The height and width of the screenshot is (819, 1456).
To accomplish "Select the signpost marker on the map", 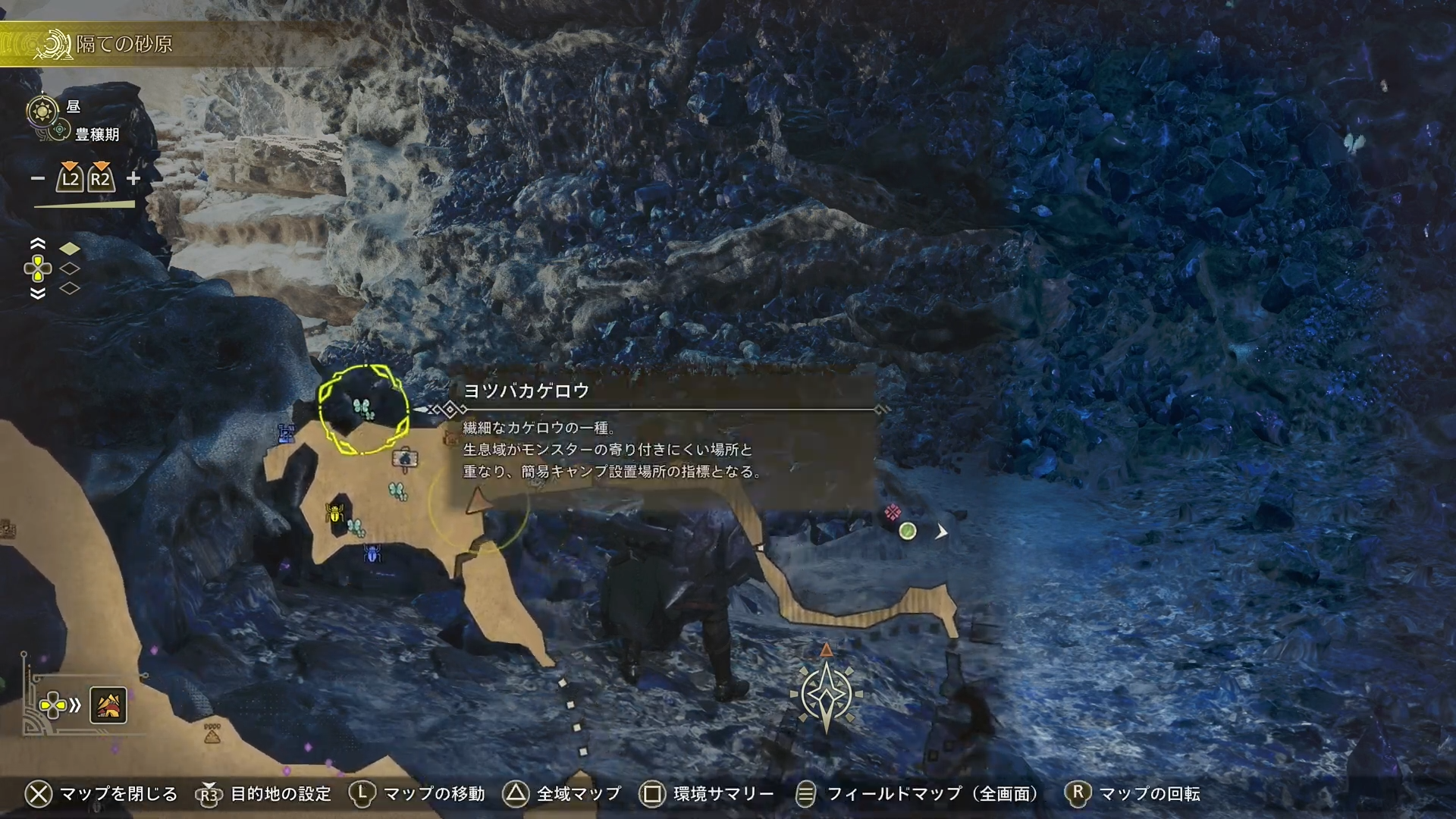I will [405, 458].
